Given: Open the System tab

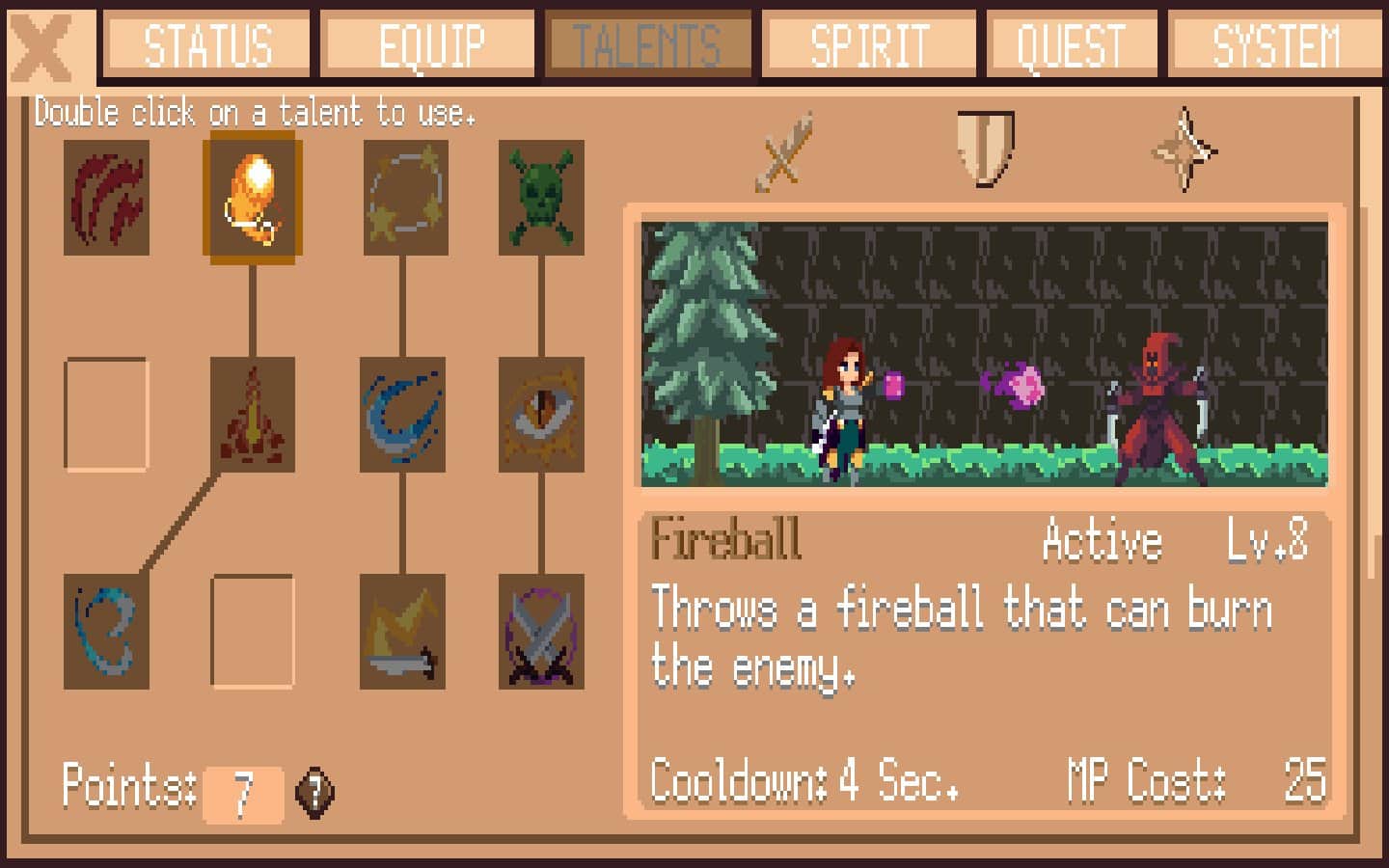Looking at the screenshot, I should [1275, 45].
